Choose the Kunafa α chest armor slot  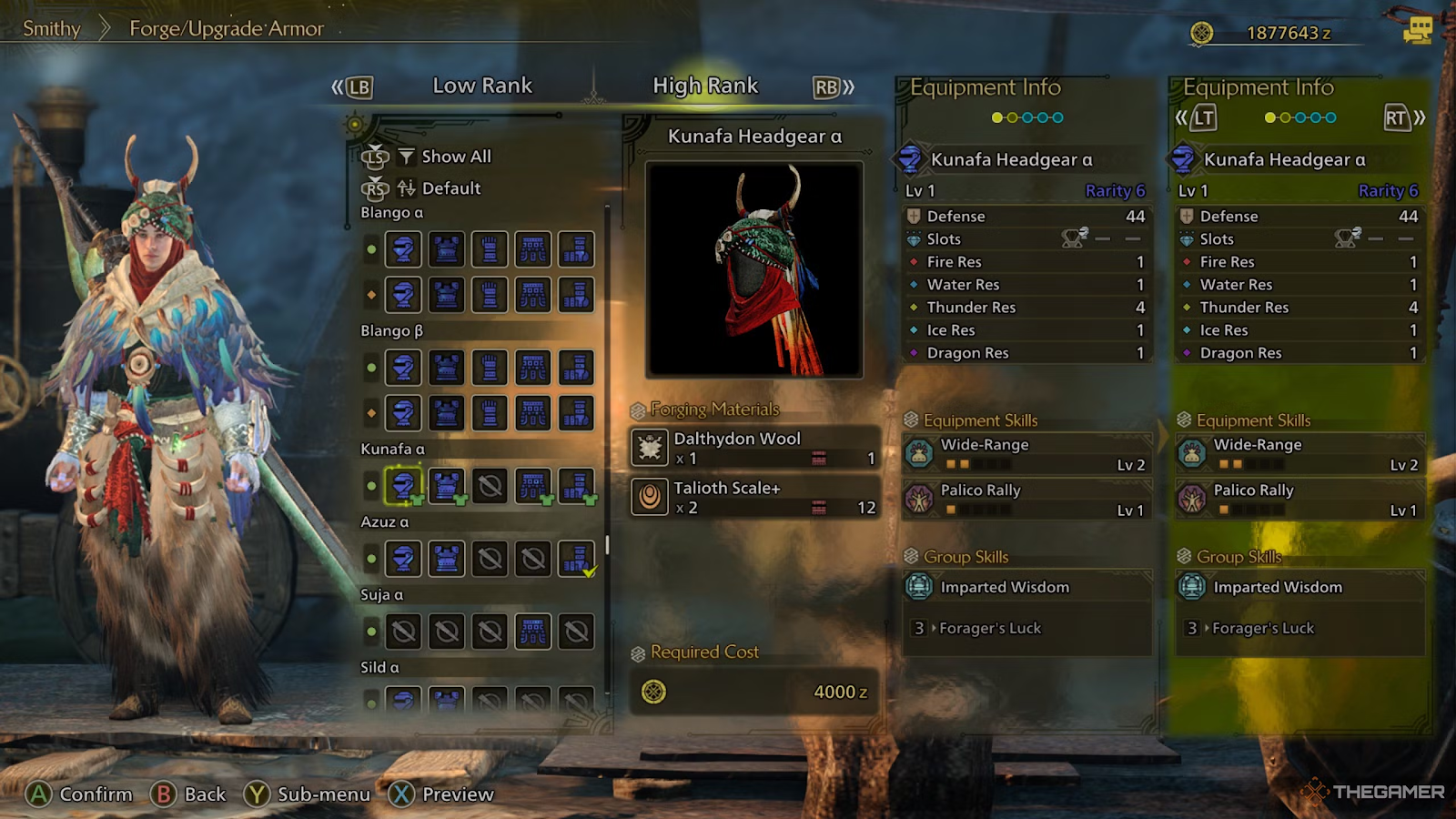pos(447,486)
